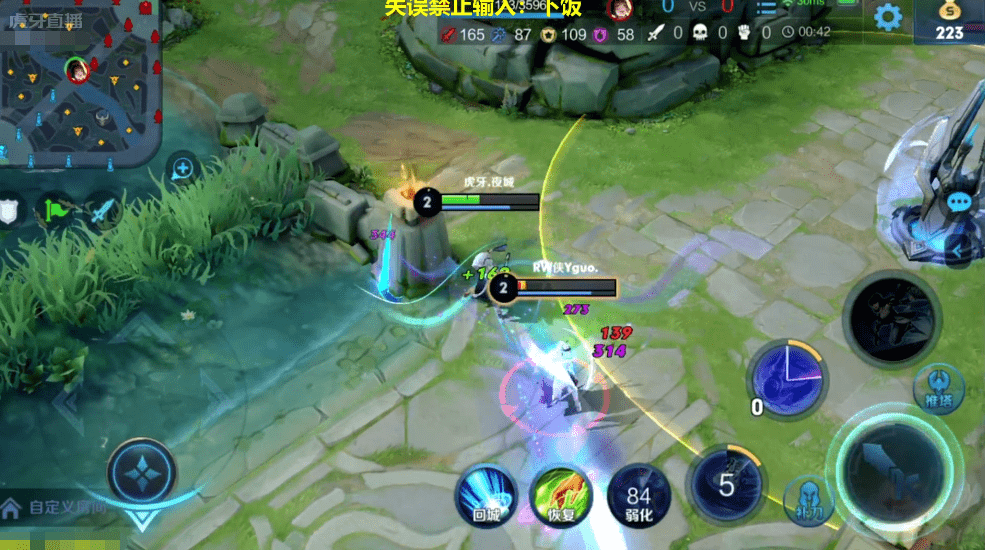Open the blue speech bubble chat
The height and width of the screenshot is (550, 985).
[959, 202]
